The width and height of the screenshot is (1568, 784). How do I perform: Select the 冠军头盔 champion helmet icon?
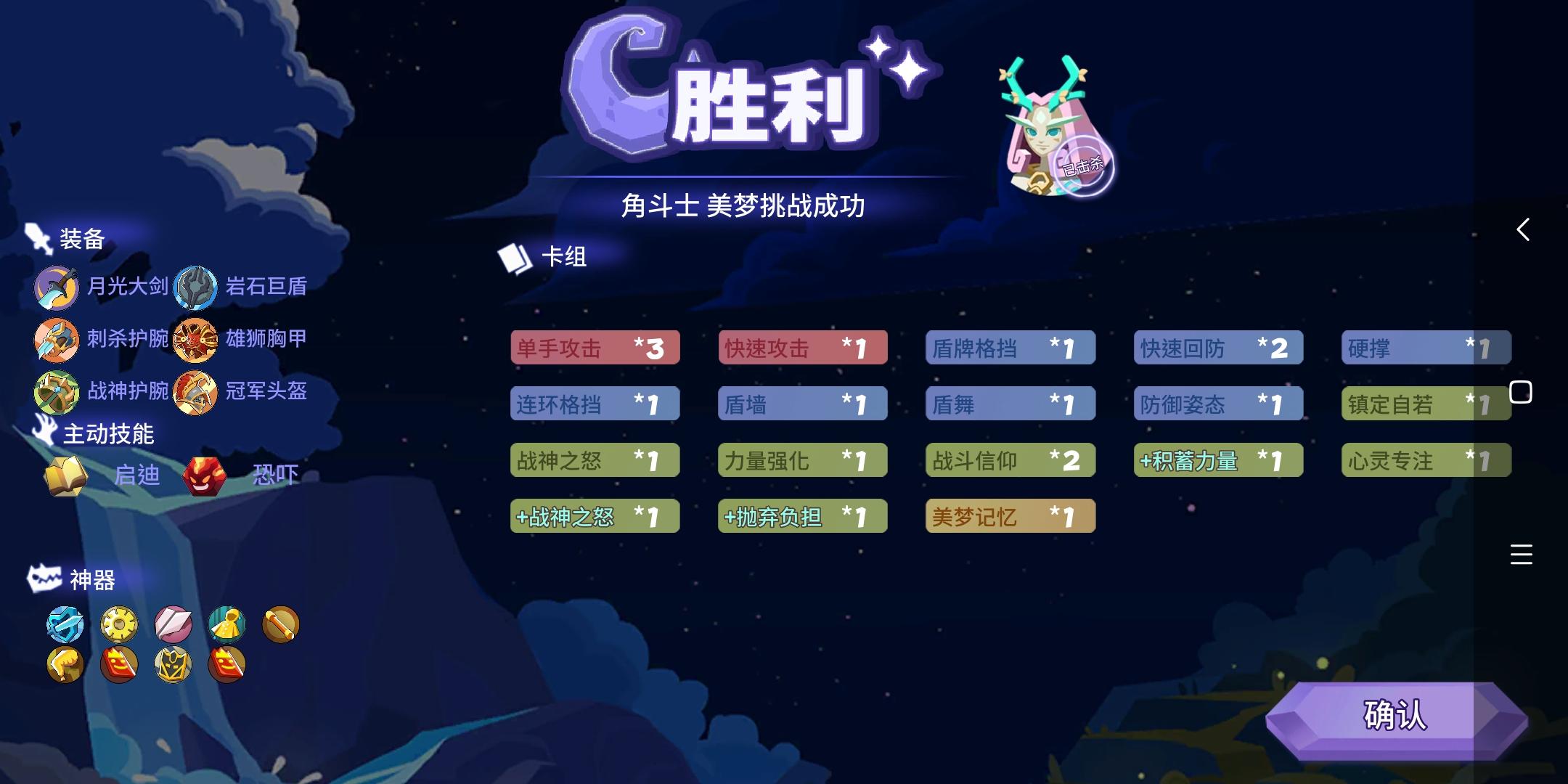pos(196,391)
